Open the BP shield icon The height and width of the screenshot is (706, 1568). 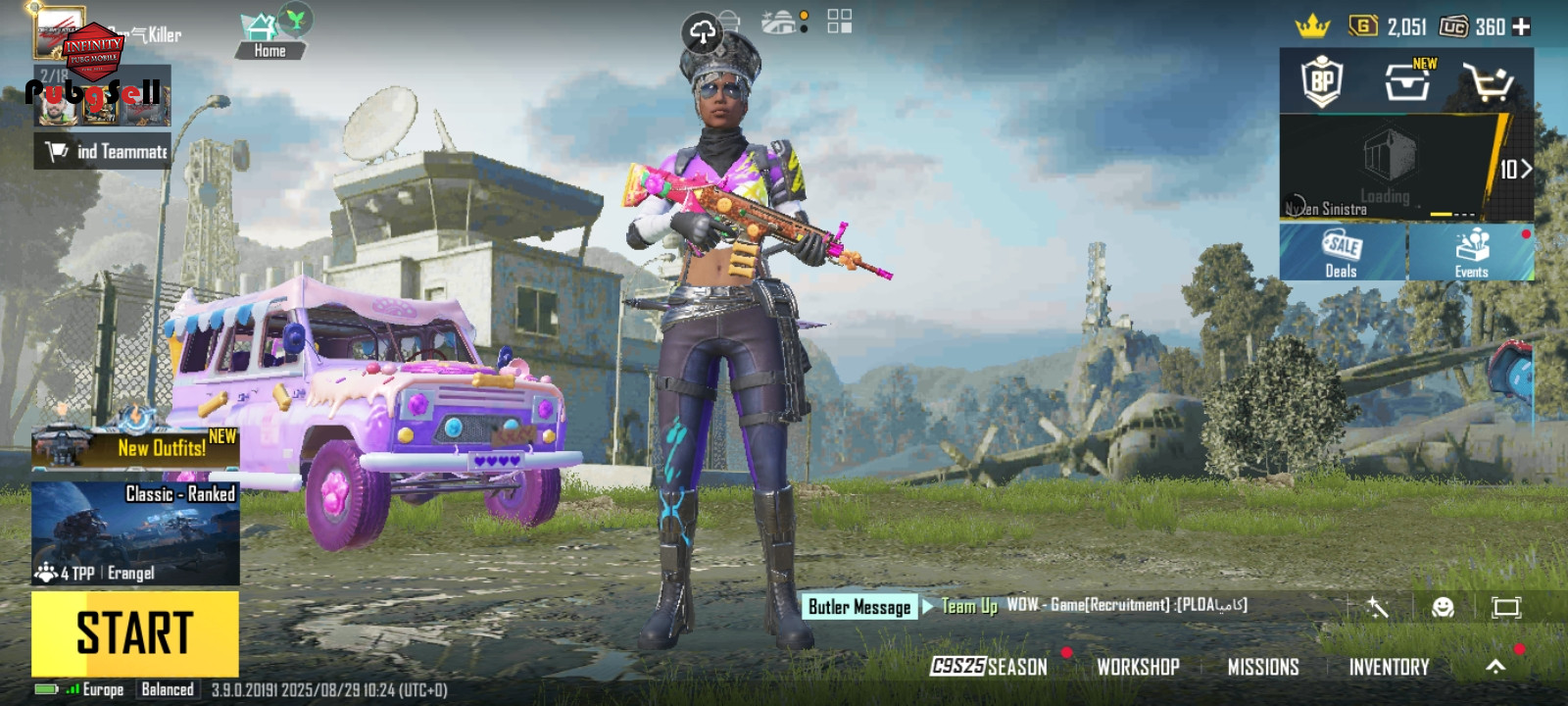click(x=1322, y=82)
